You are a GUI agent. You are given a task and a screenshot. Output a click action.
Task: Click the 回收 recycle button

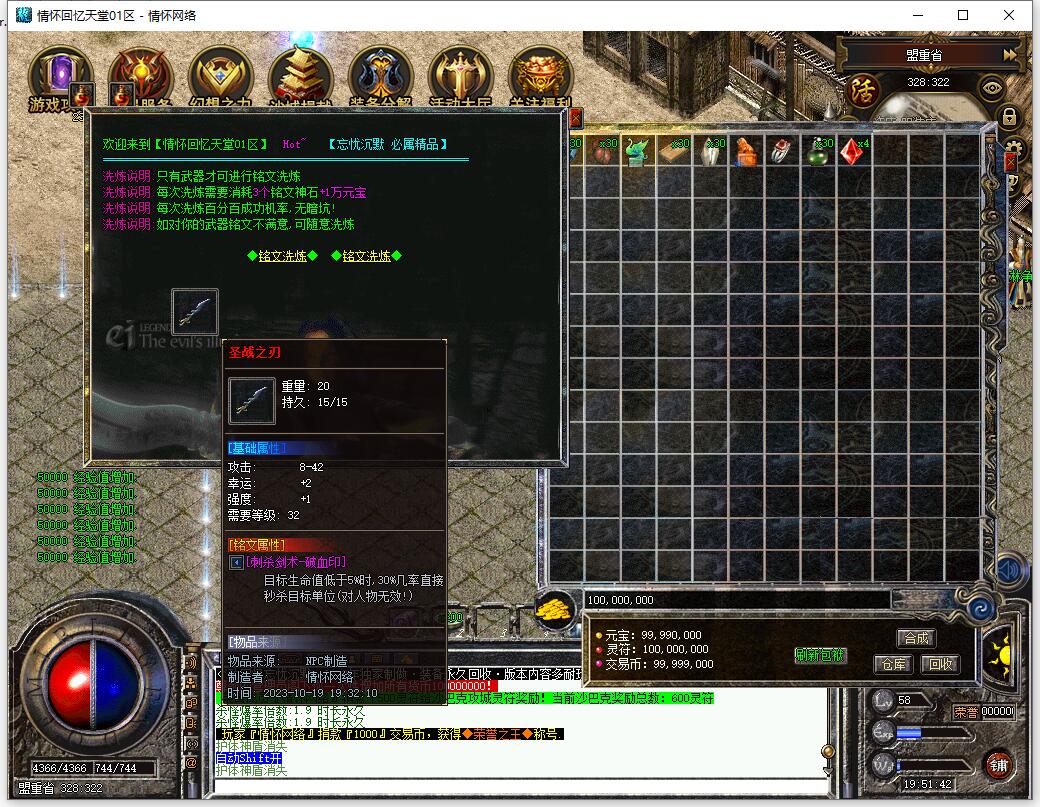coord(938,663)
